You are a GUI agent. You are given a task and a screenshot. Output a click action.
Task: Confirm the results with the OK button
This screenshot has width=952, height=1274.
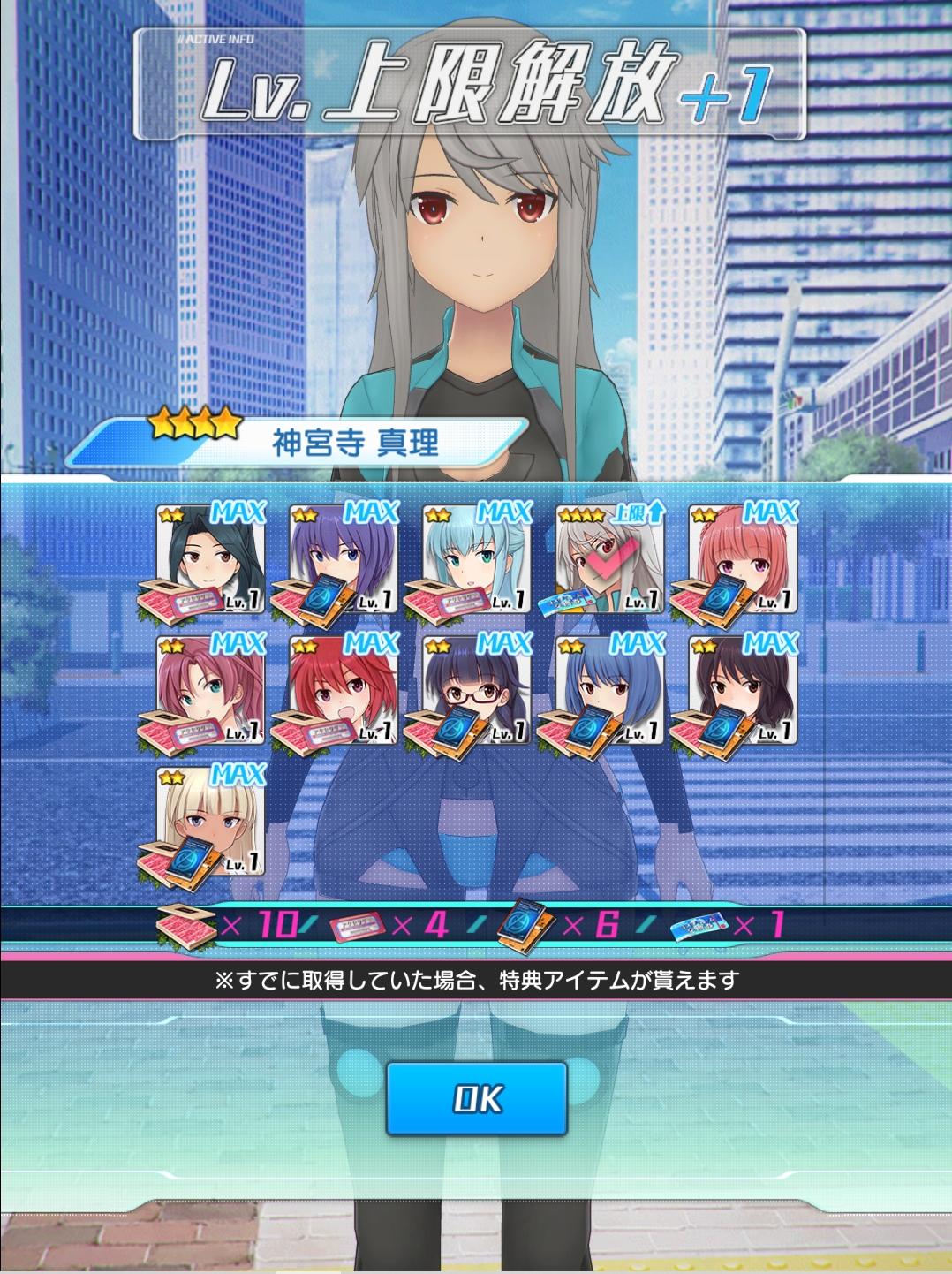pos(476,1098)
